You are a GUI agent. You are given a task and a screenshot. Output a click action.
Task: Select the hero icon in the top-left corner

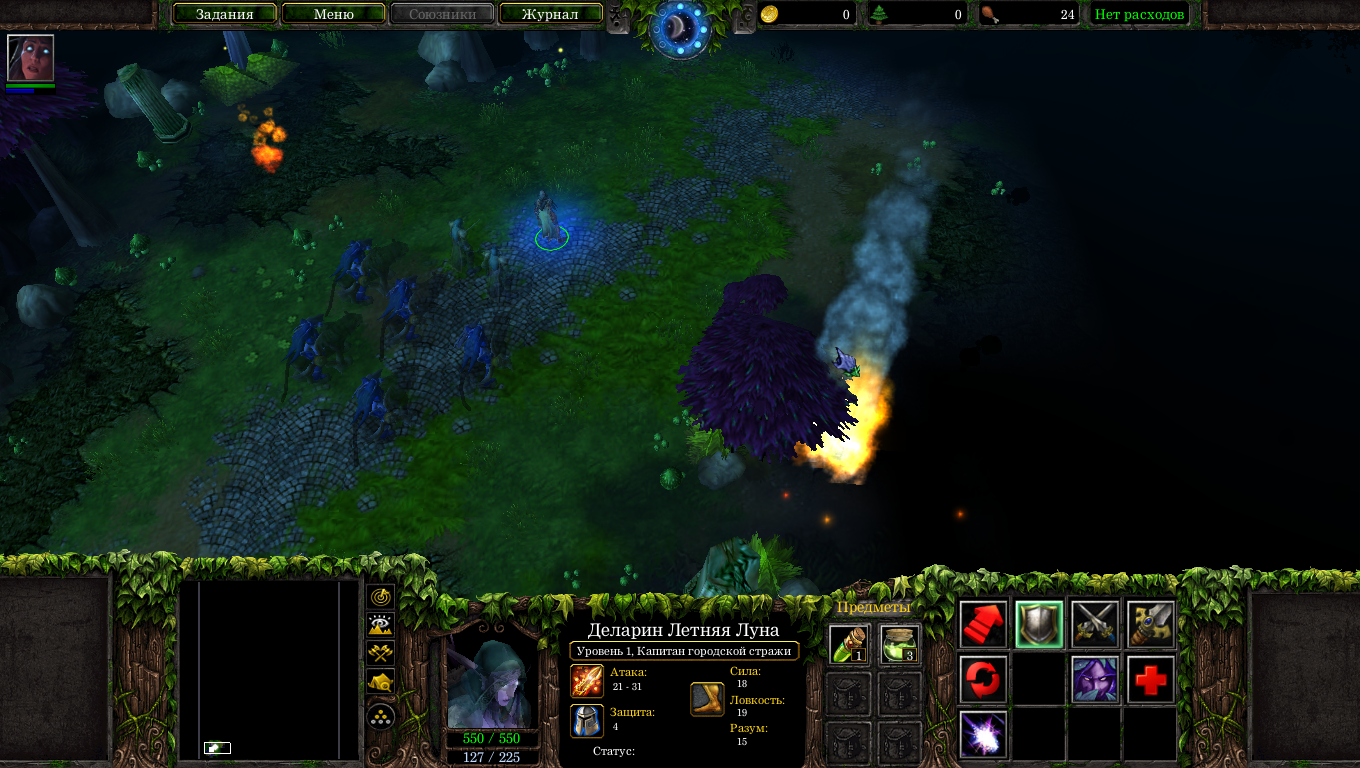[x=30, y=58]
